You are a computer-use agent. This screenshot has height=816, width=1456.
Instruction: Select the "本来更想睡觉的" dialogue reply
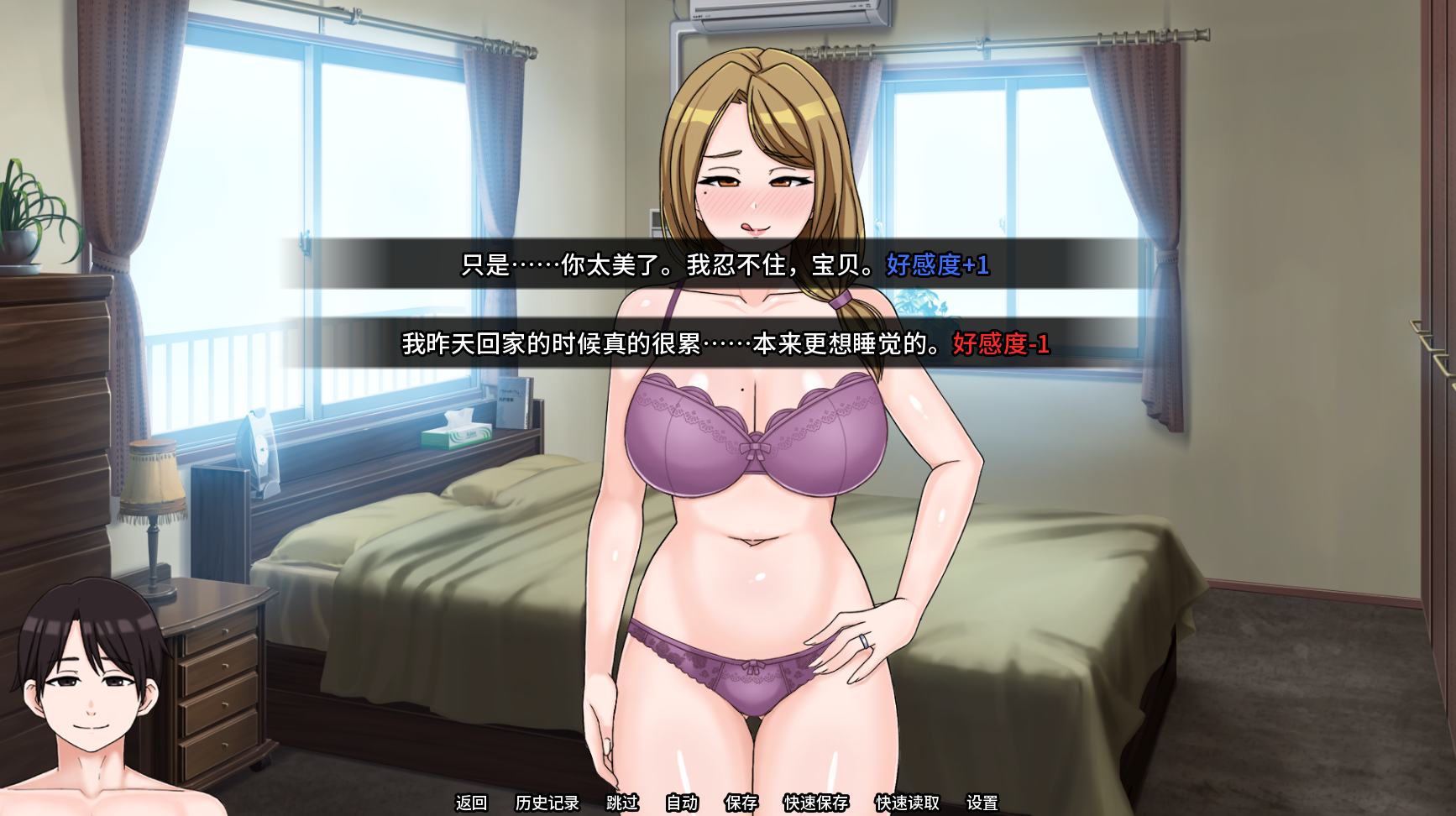click(725, 343)
